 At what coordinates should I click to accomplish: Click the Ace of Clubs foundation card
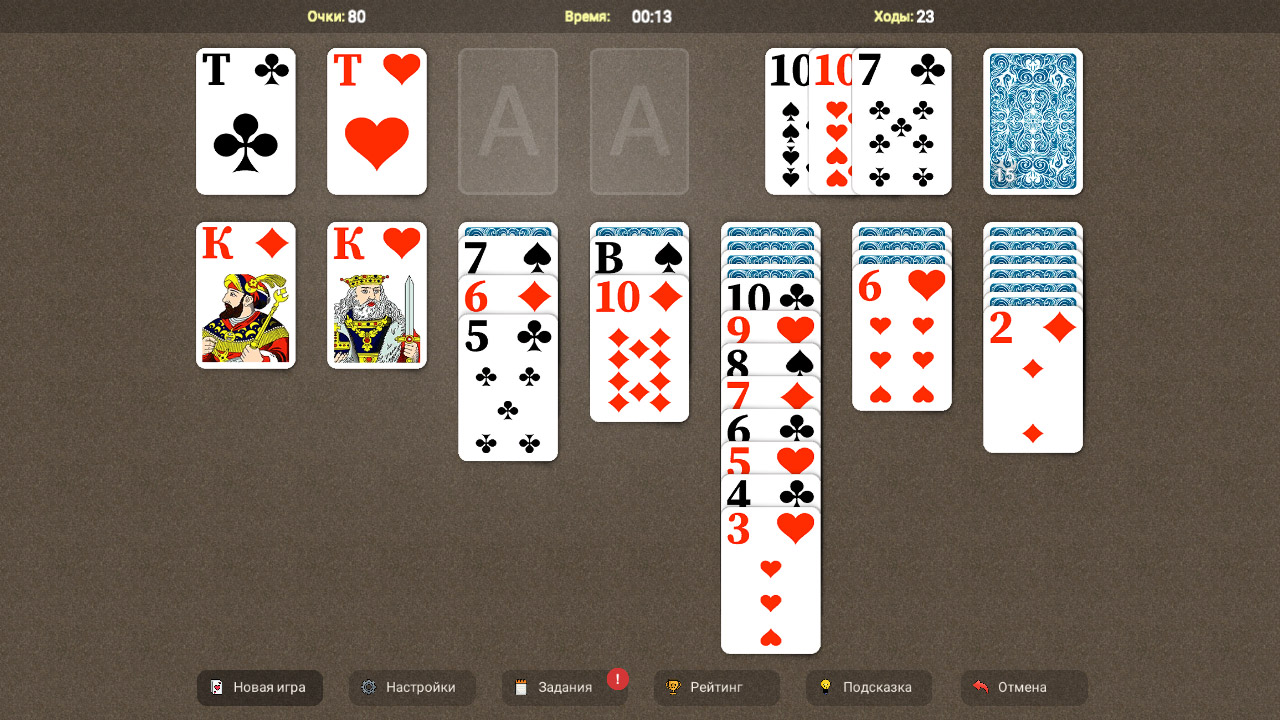click(x=246, y=120)
